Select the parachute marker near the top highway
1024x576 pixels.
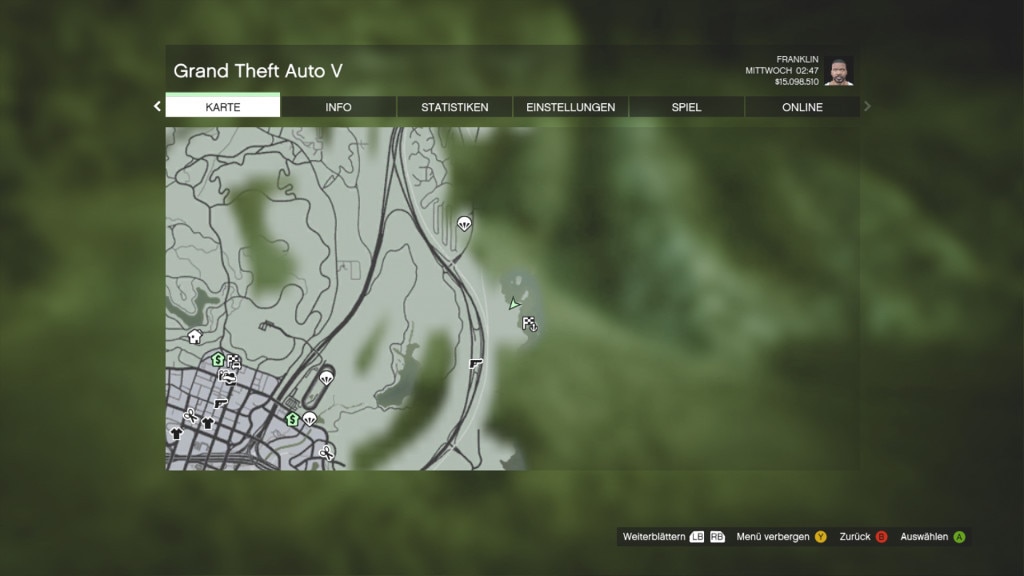[463, 223]
